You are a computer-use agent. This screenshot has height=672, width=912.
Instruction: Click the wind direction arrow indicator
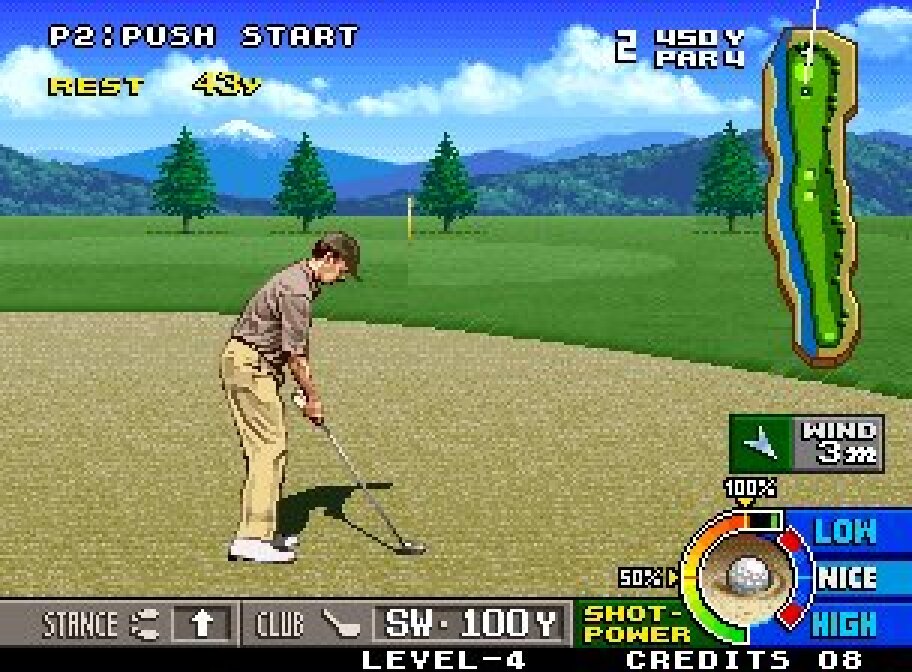tap(763, 443)
